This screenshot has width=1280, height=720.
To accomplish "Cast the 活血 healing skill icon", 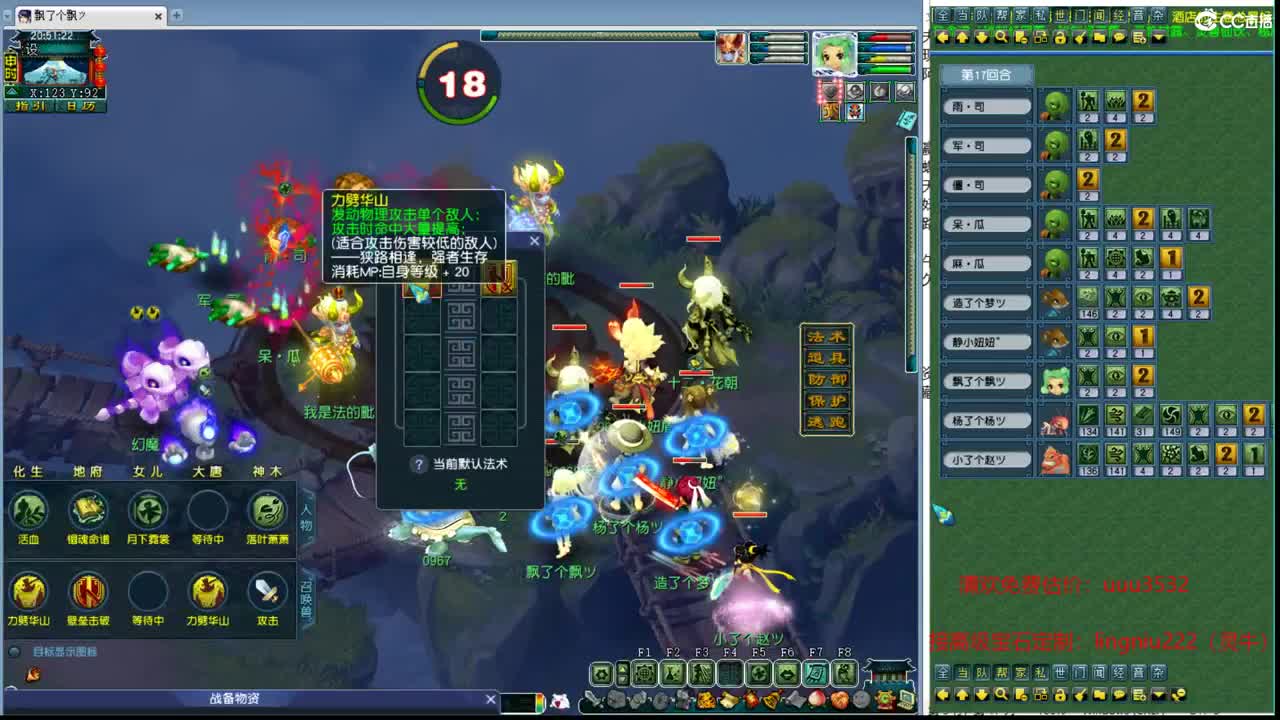I will point(27,511).
